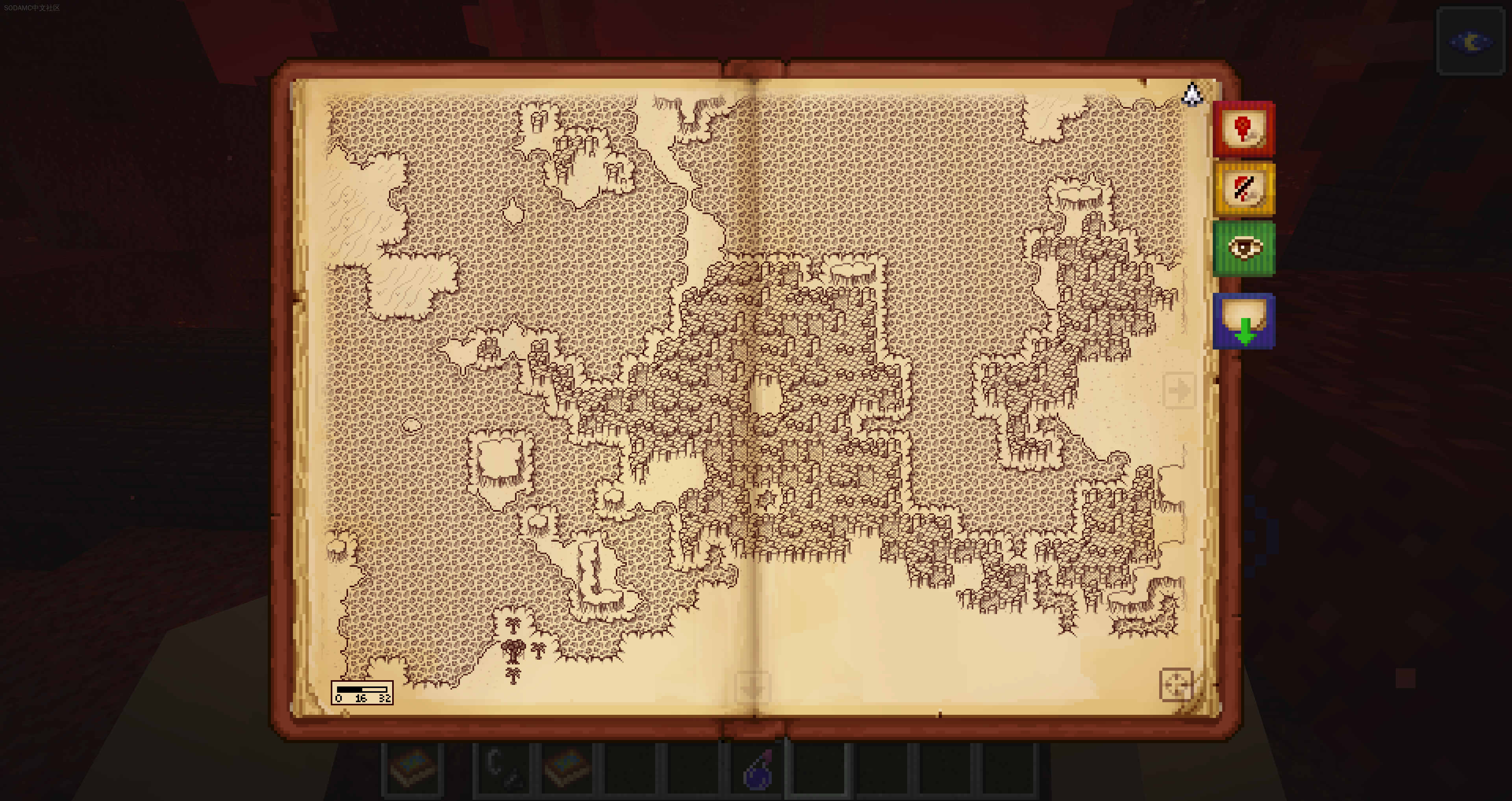Click the red add marker button
Image resolution: width=1512 pixels, height=801 pixels.
[x=1243, y=128]
